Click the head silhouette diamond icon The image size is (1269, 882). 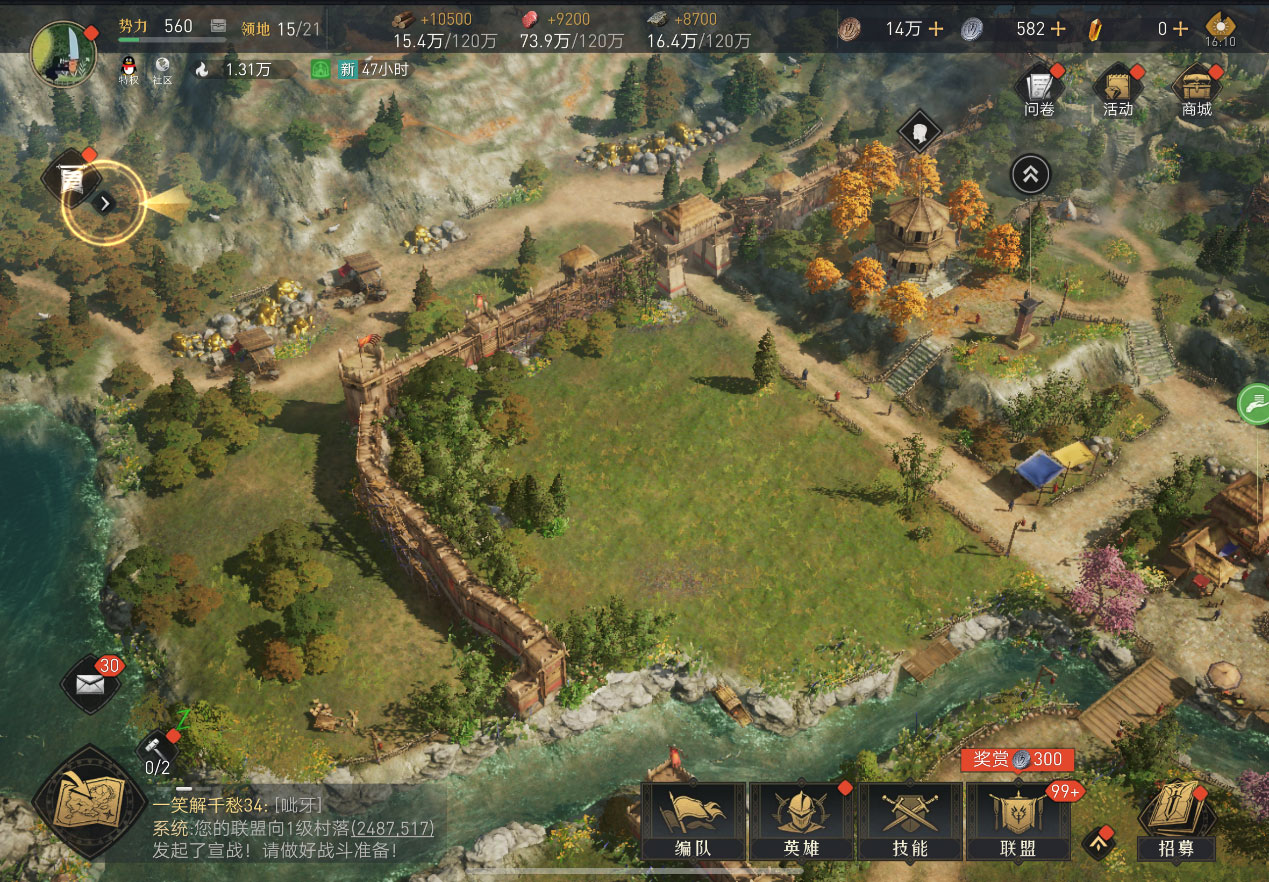919,131
